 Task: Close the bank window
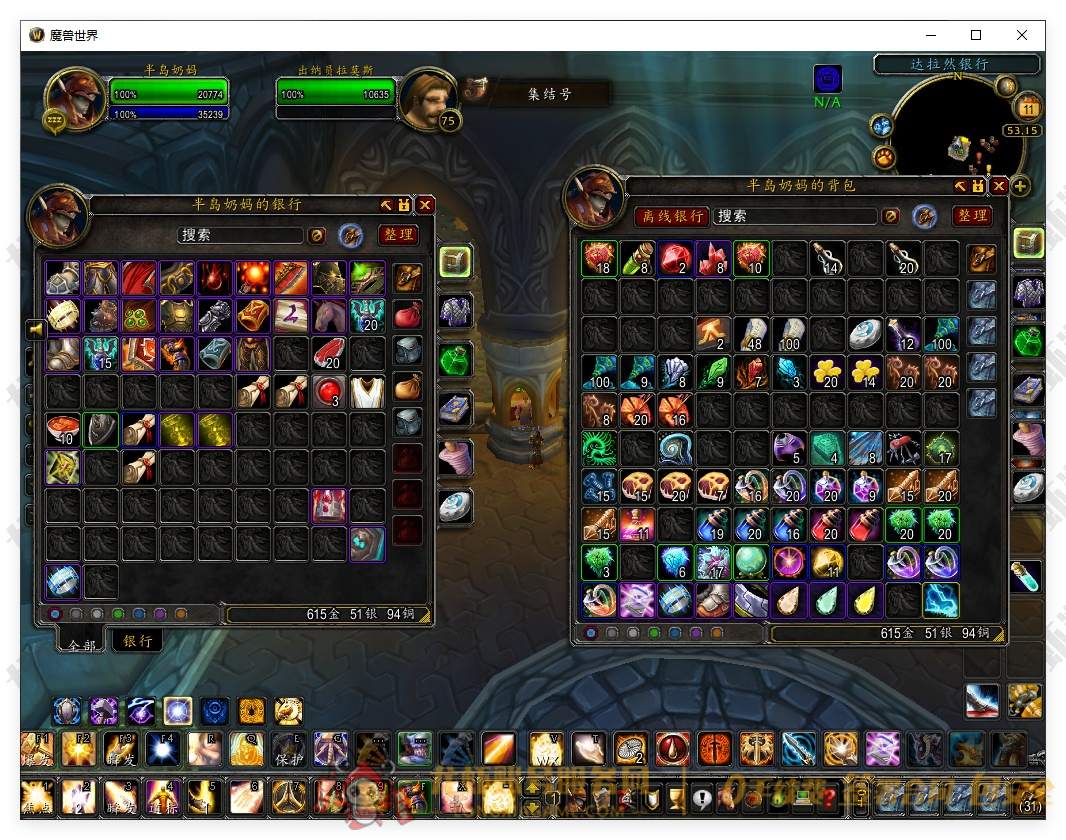point(426,205)
